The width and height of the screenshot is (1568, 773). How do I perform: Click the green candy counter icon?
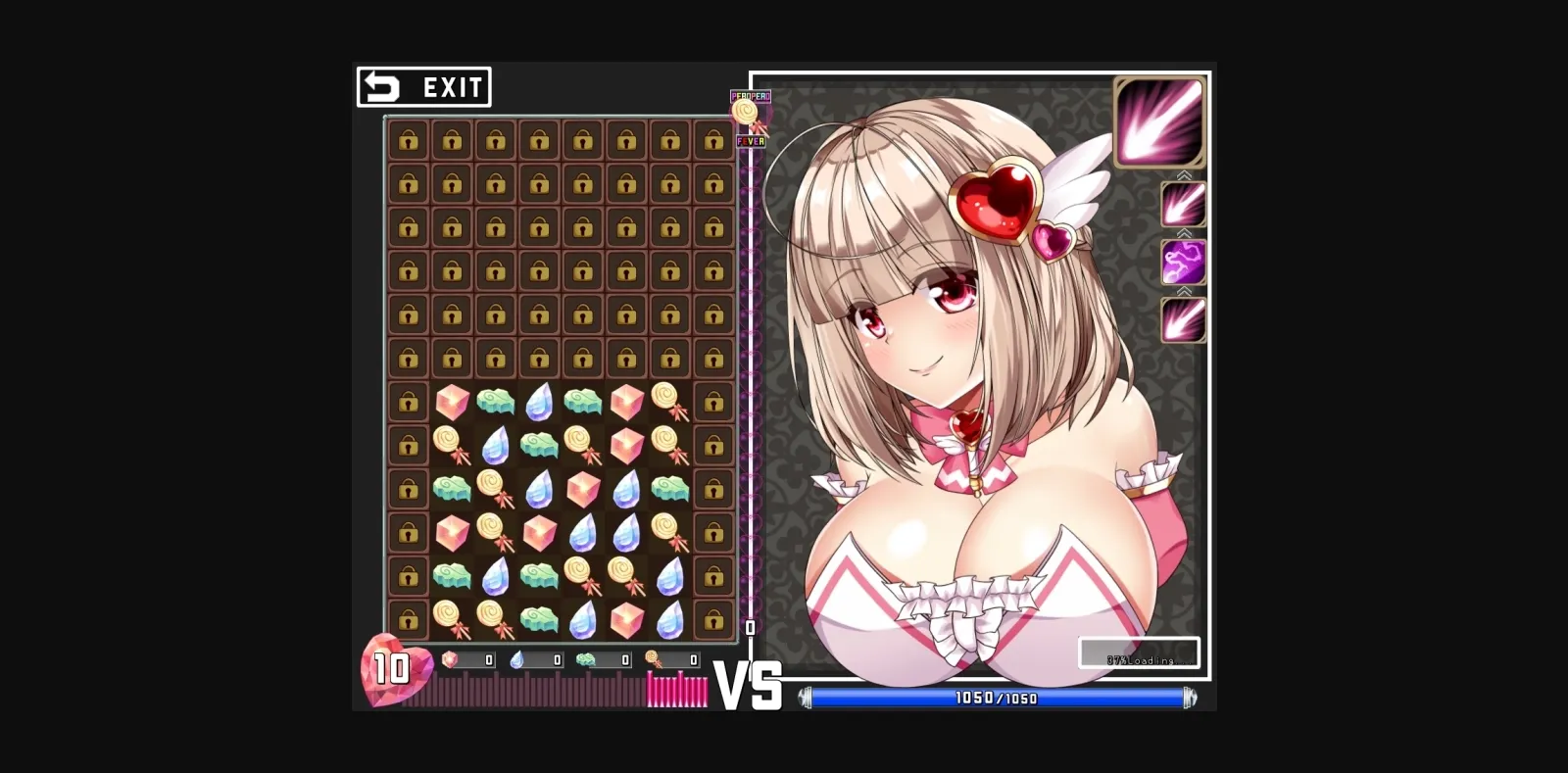coord(587,660)
